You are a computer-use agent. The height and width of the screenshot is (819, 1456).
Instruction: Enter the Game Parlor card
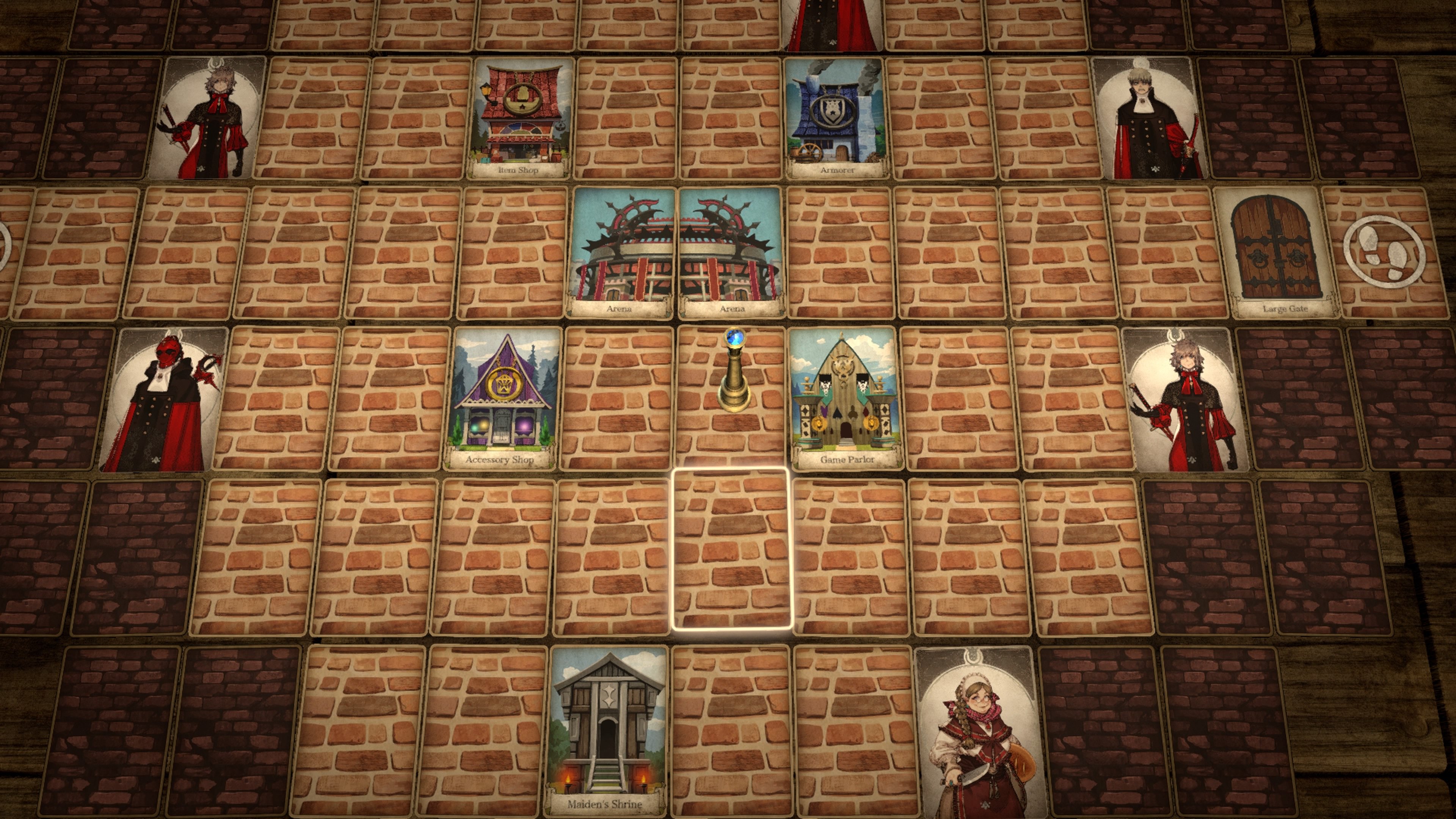[846, 399]
